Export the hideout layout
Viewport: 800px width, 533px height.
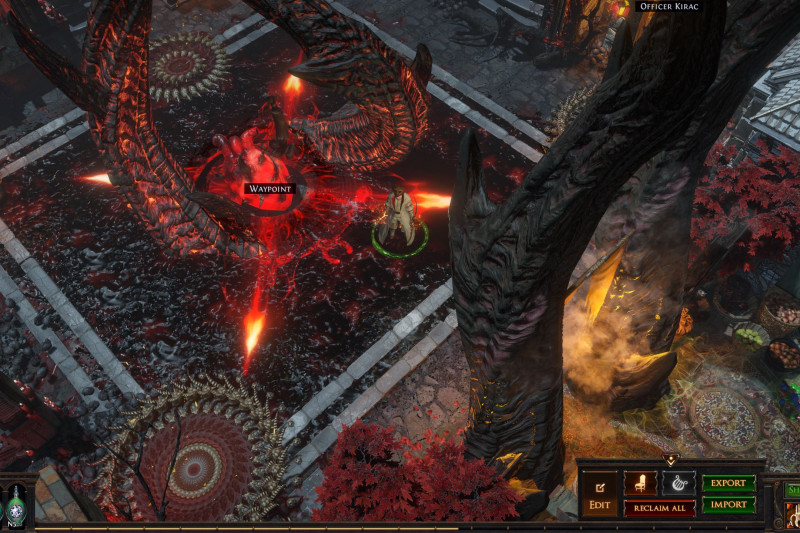[x=728, y=483]
